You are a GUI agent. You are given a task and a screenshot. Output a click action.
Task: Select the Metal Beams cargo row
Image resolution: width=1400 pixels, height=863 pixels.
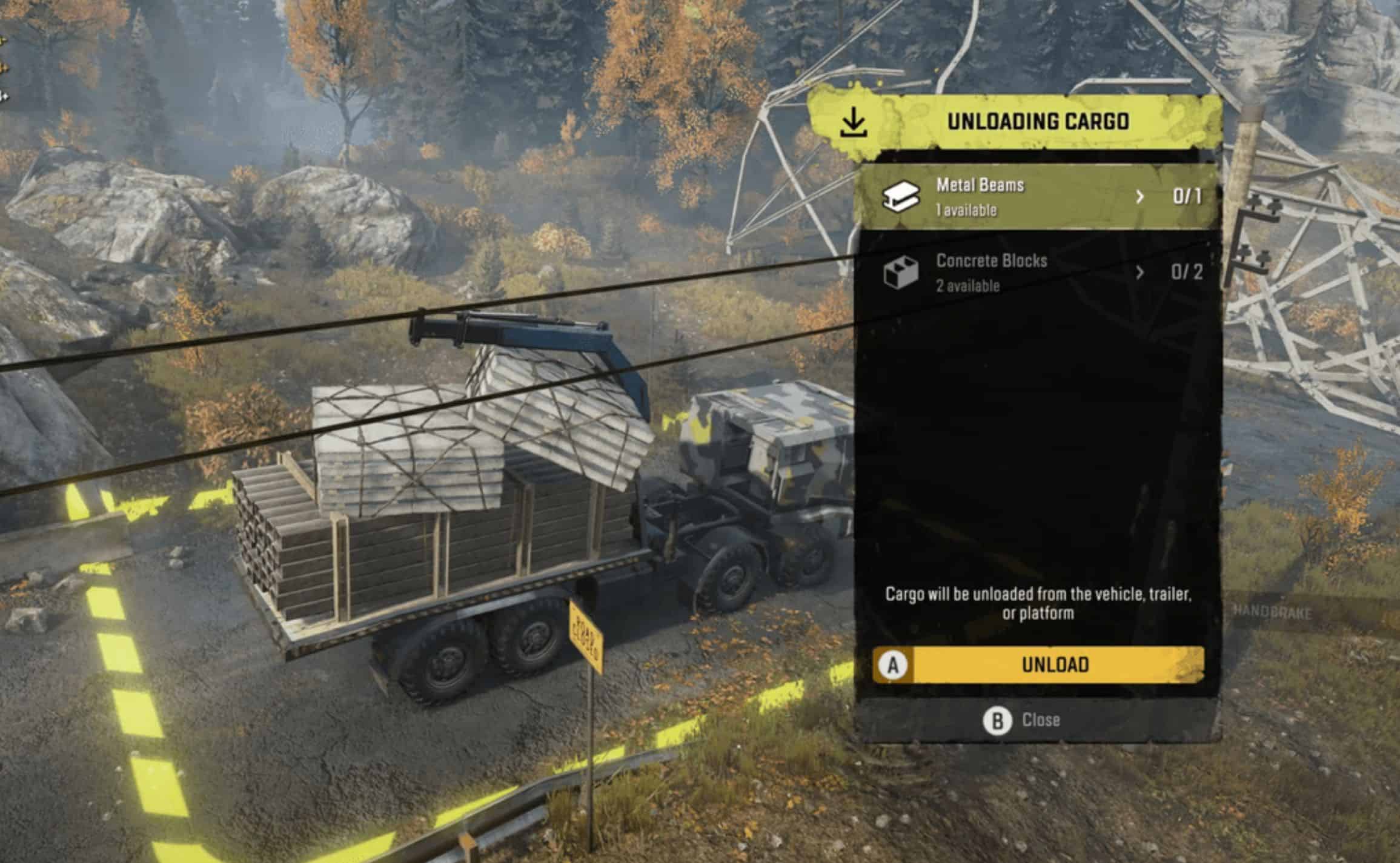pos(1000,197)
